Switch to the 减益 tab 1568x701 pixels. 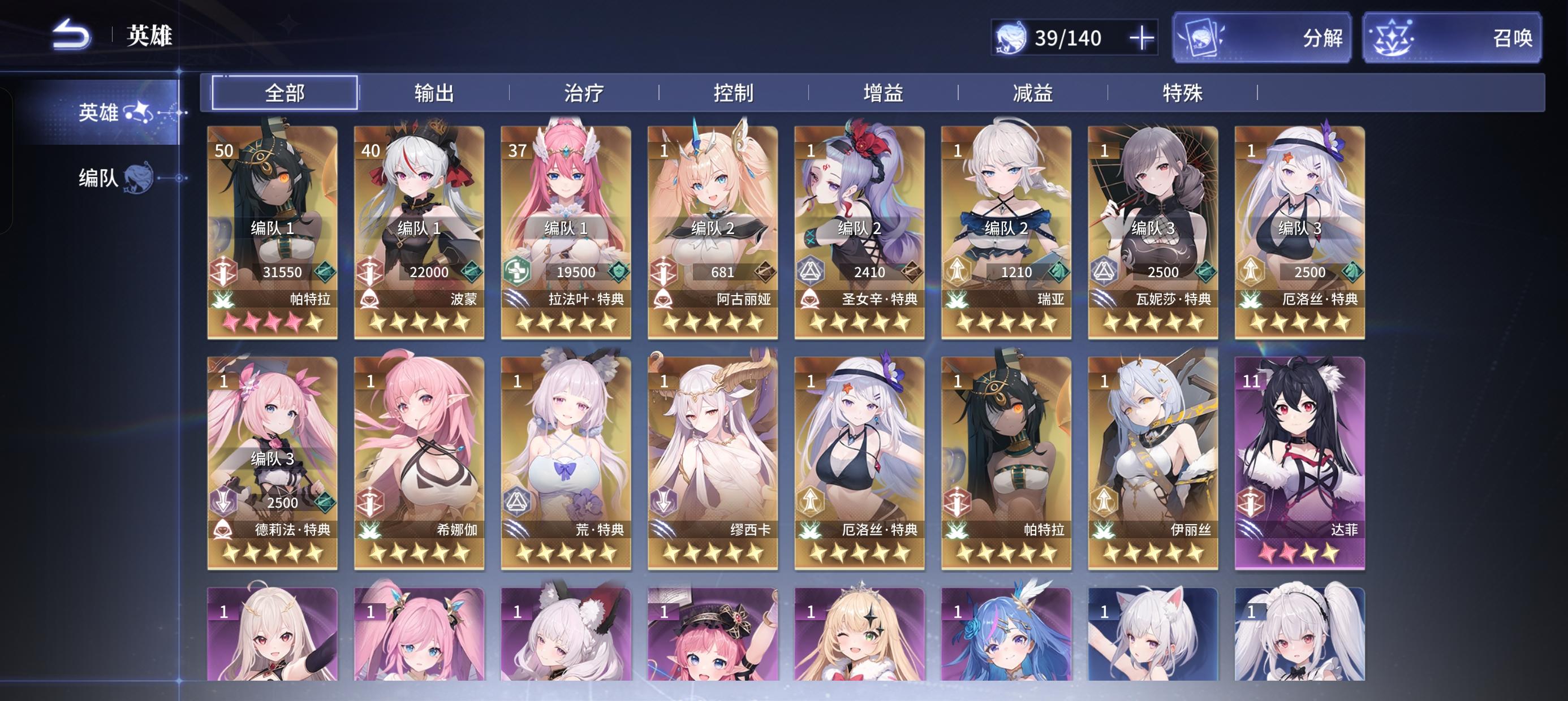coord(1035,93)
